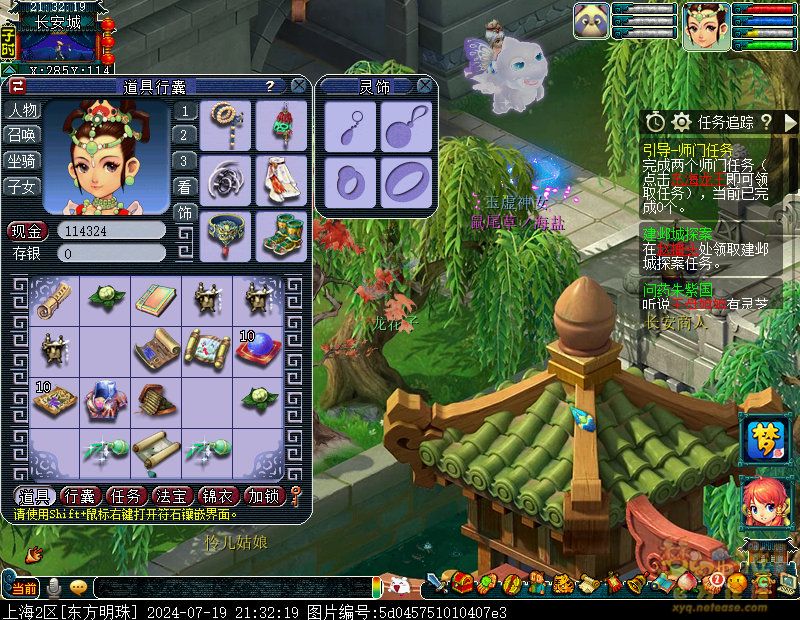Open the 坐骑 mount view

click(22, 160)
